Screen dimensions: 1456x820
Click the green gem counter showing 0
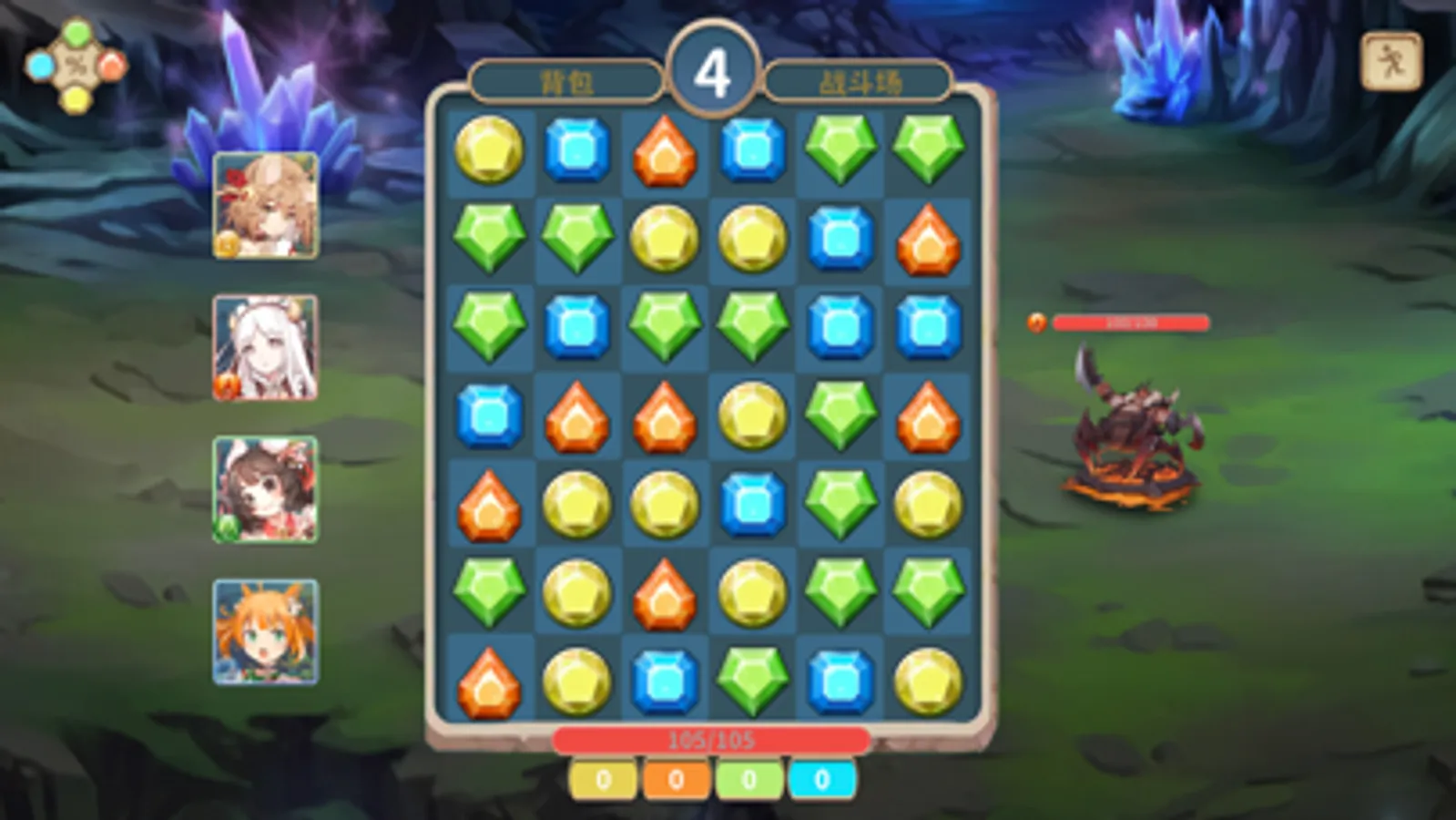[747, 779]
